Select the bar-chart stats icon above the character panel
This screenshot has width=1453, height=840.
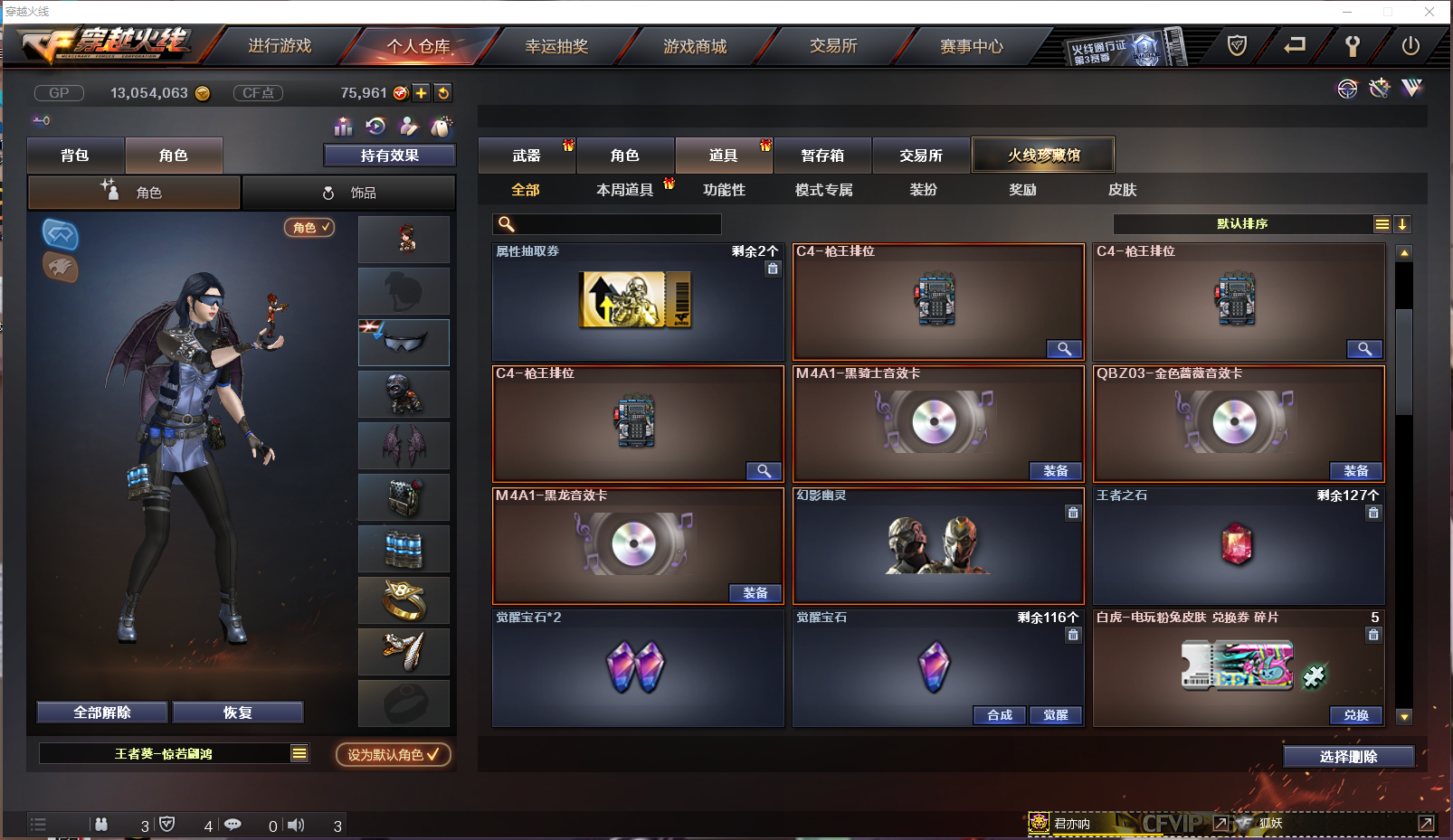(343, 127)
